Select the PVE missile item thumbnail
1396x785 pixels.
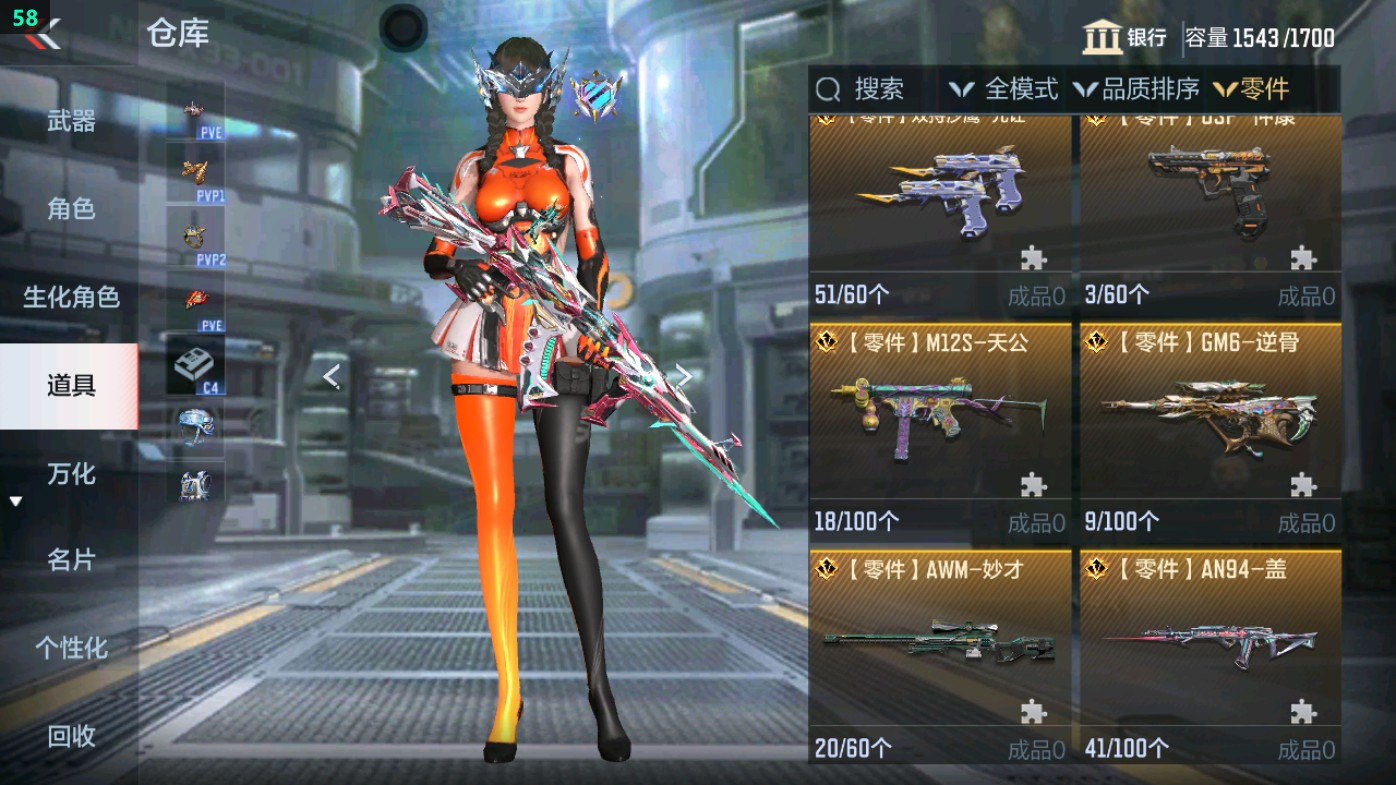[192, 108]
